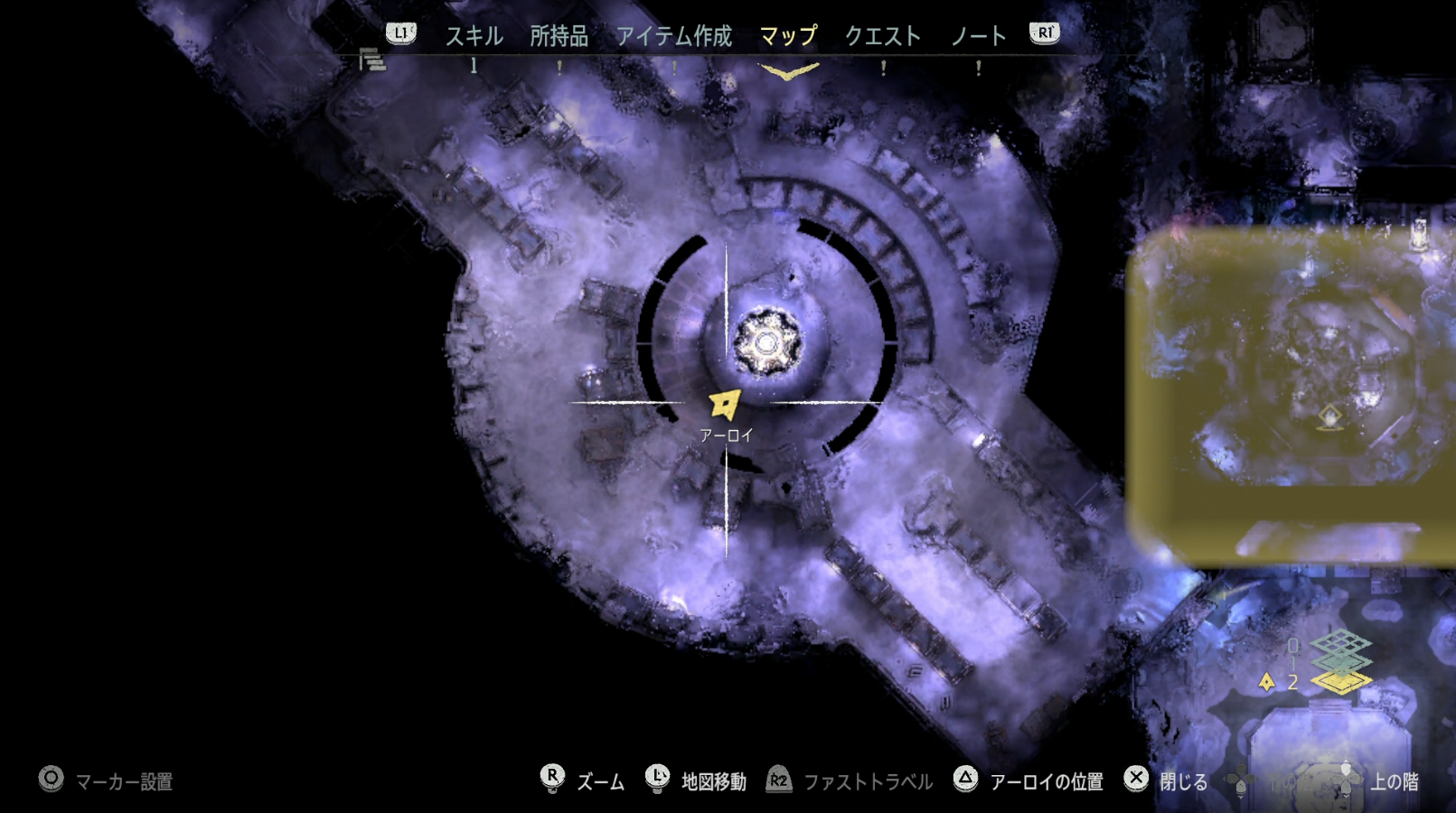
Task: Click the white gear structure at map center
Action: coord(767,343)
